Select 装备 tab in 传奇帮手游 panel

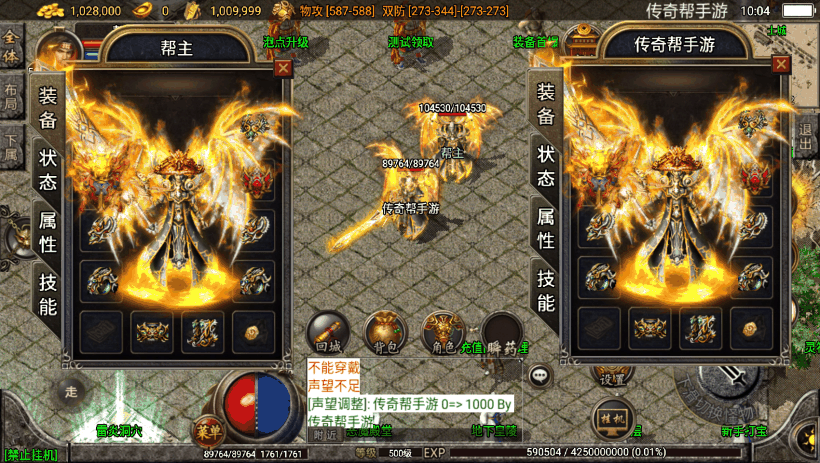pyautogui.click(x=545, y=104)
